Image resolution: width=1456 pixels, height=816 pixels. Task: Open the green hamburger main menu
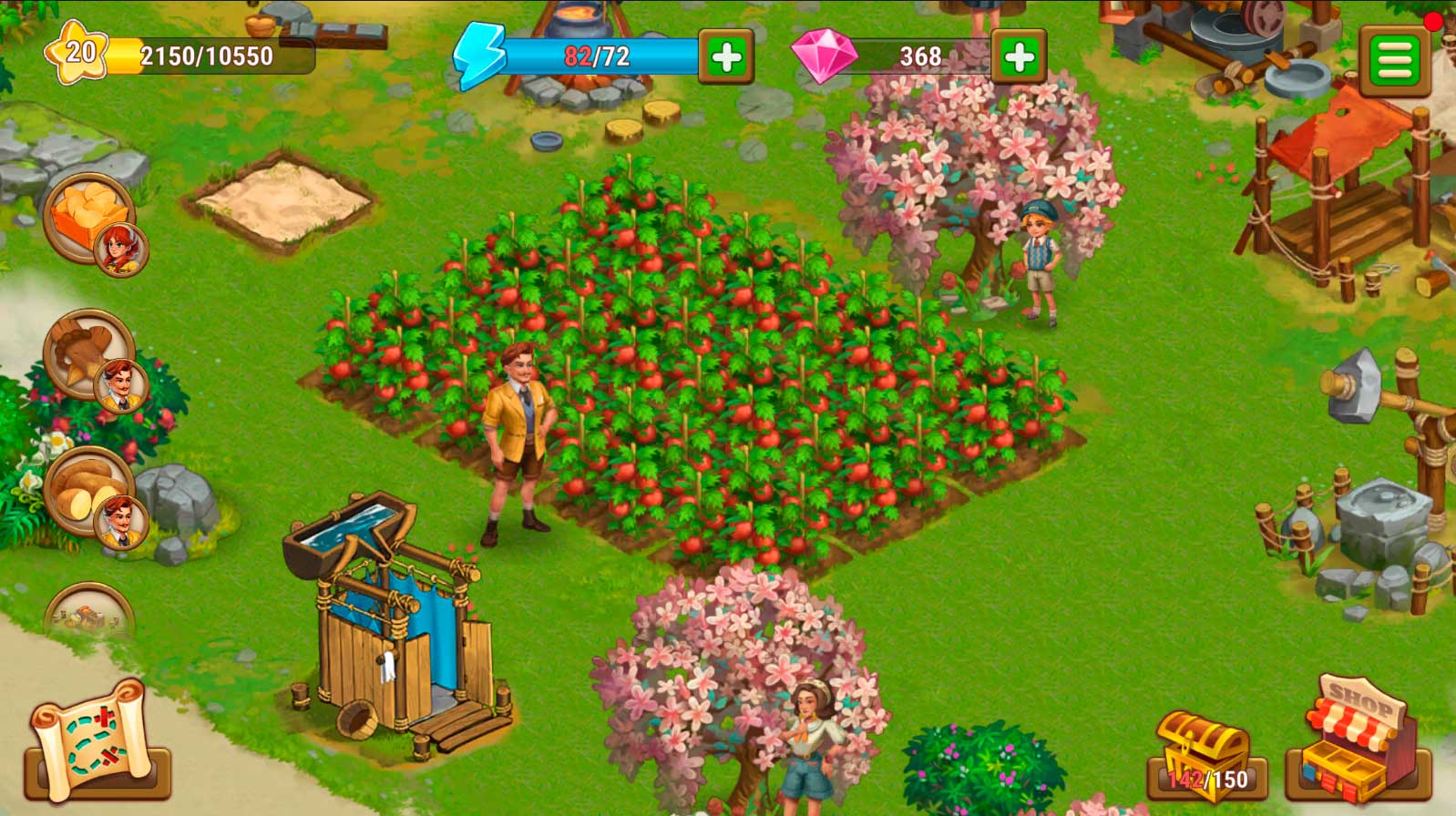[1394, 60]
